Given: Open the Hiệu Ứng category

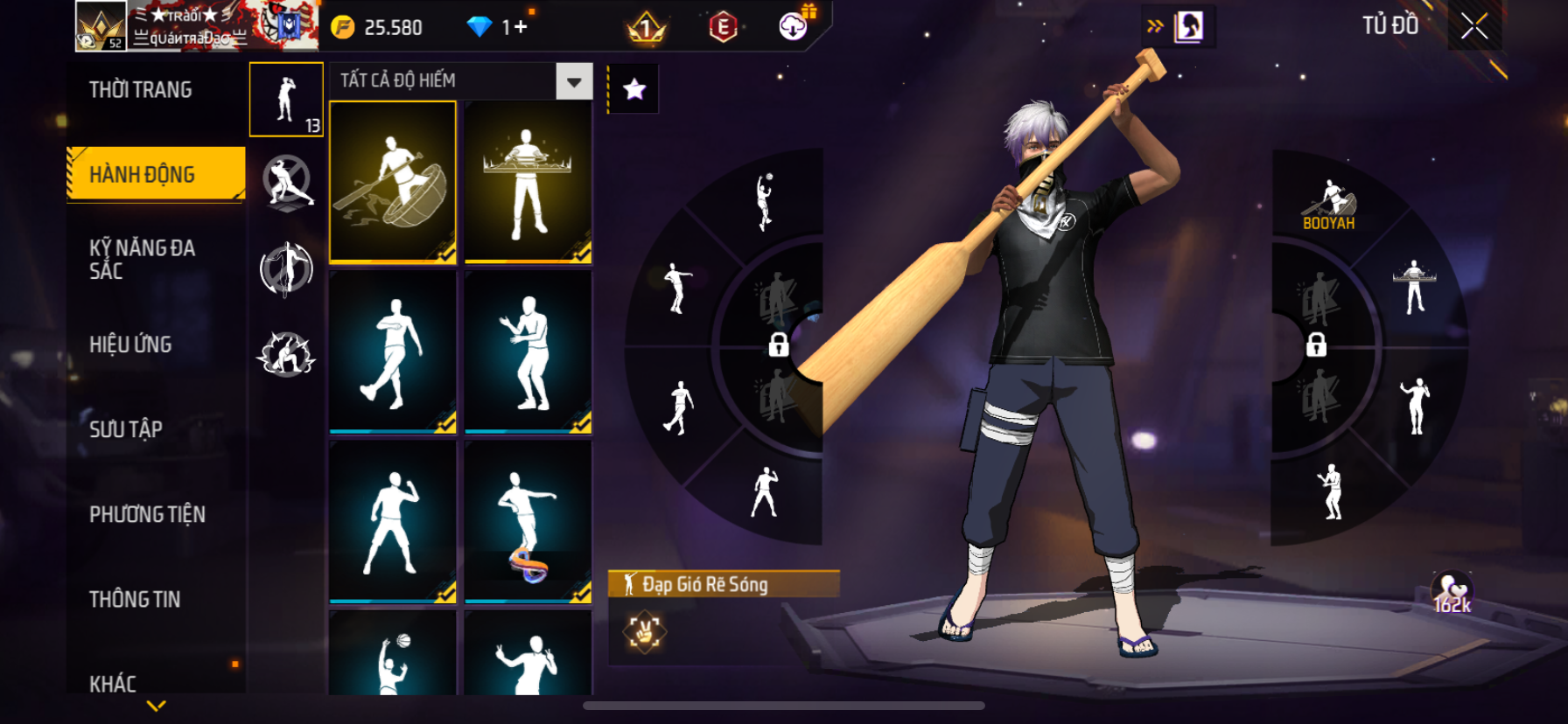Looking at the screenshot, I should 130,345.
